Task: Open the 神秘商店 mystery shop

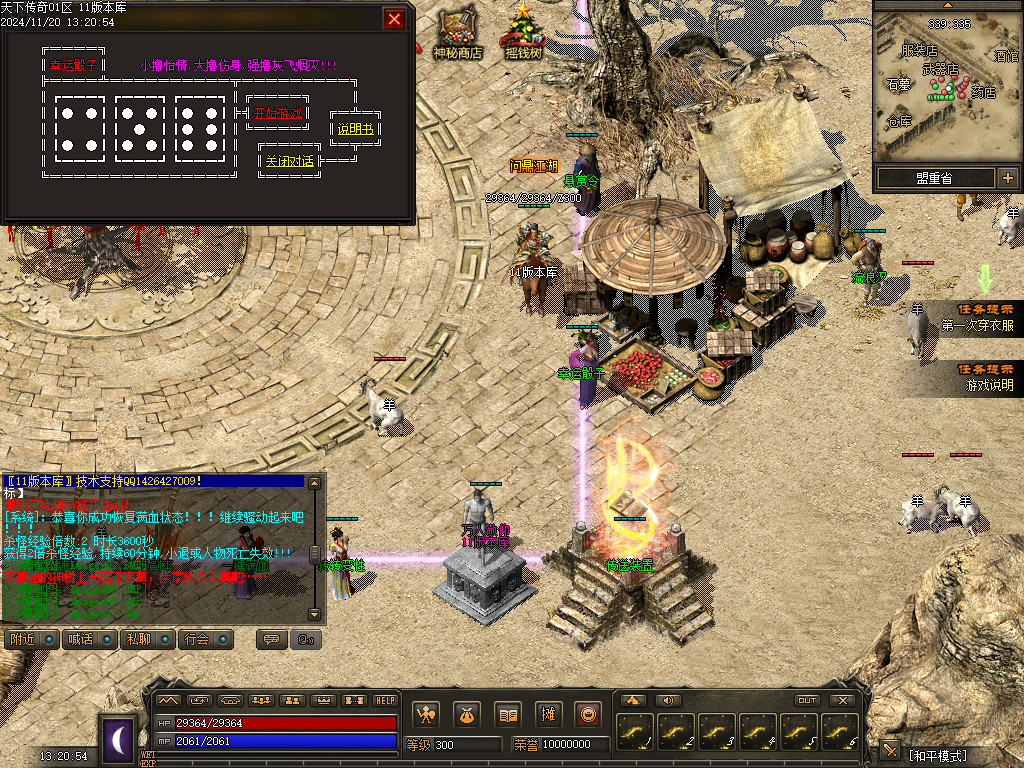Action: tap(457, 34)
